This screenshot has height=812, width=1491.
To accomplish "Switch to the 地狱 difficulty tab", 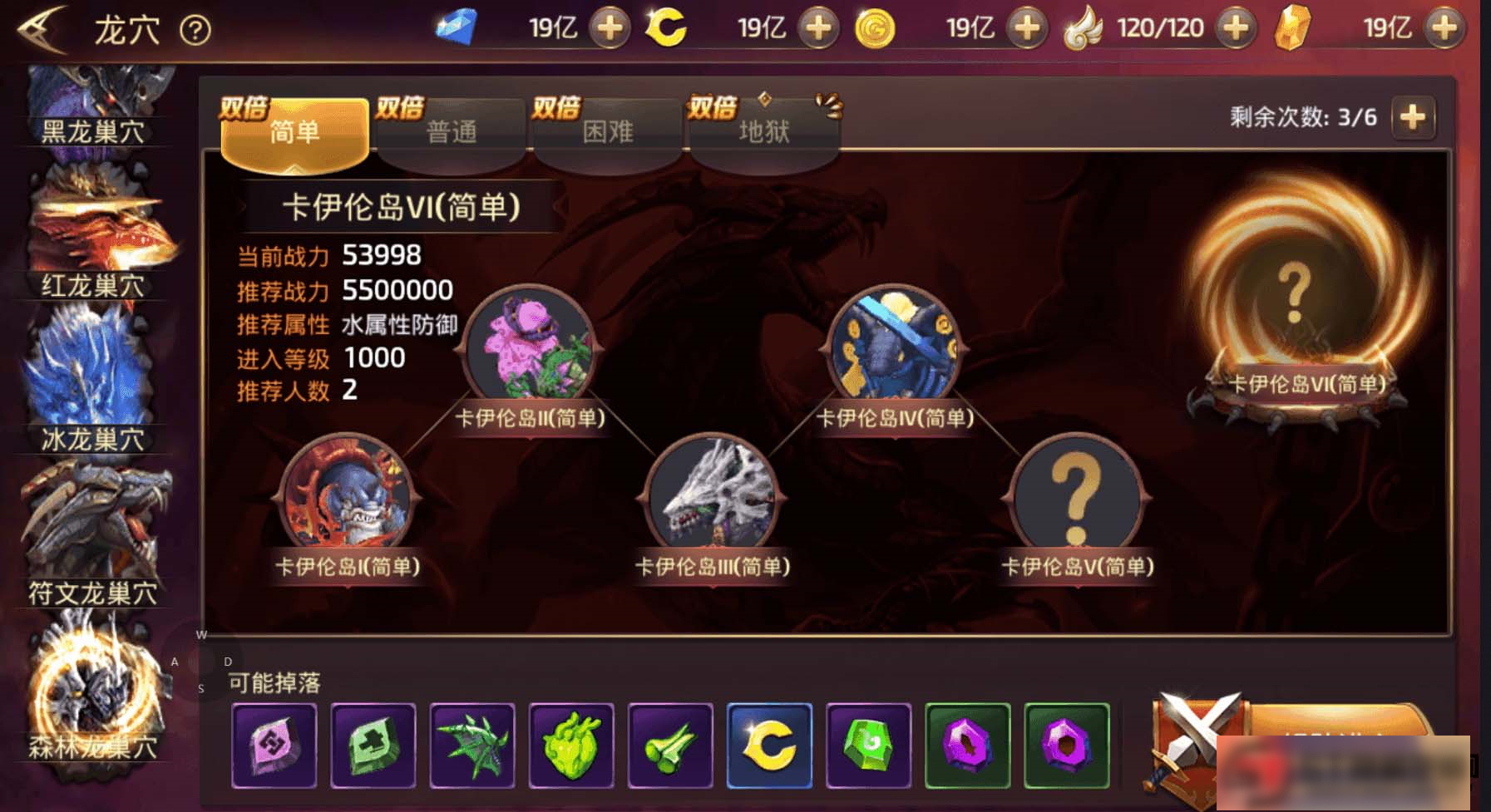I will [x=763, y=131].
